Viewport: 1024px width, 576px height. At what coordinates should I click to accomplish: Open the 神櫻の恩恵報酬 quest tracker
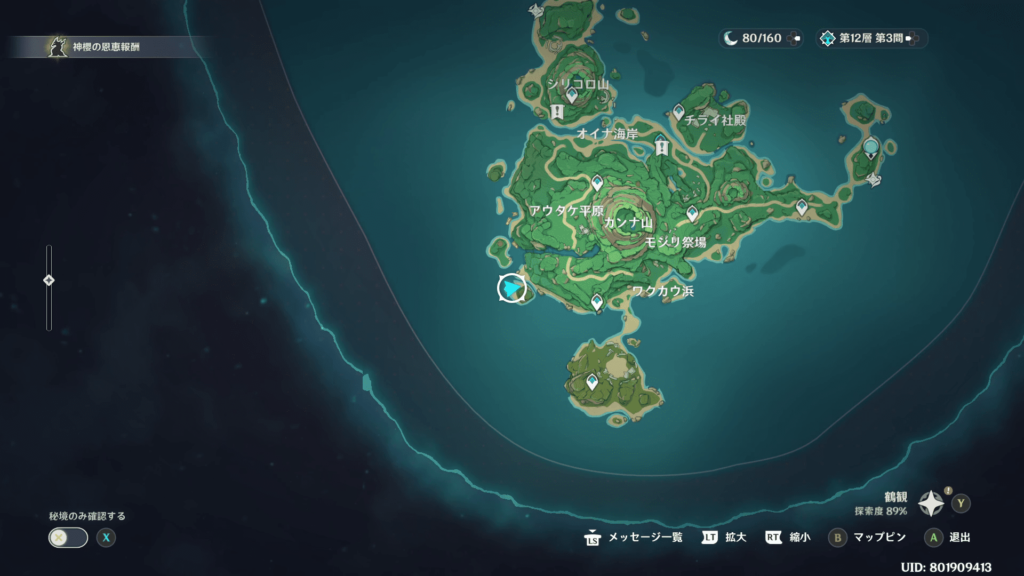[x=100, y=46]
